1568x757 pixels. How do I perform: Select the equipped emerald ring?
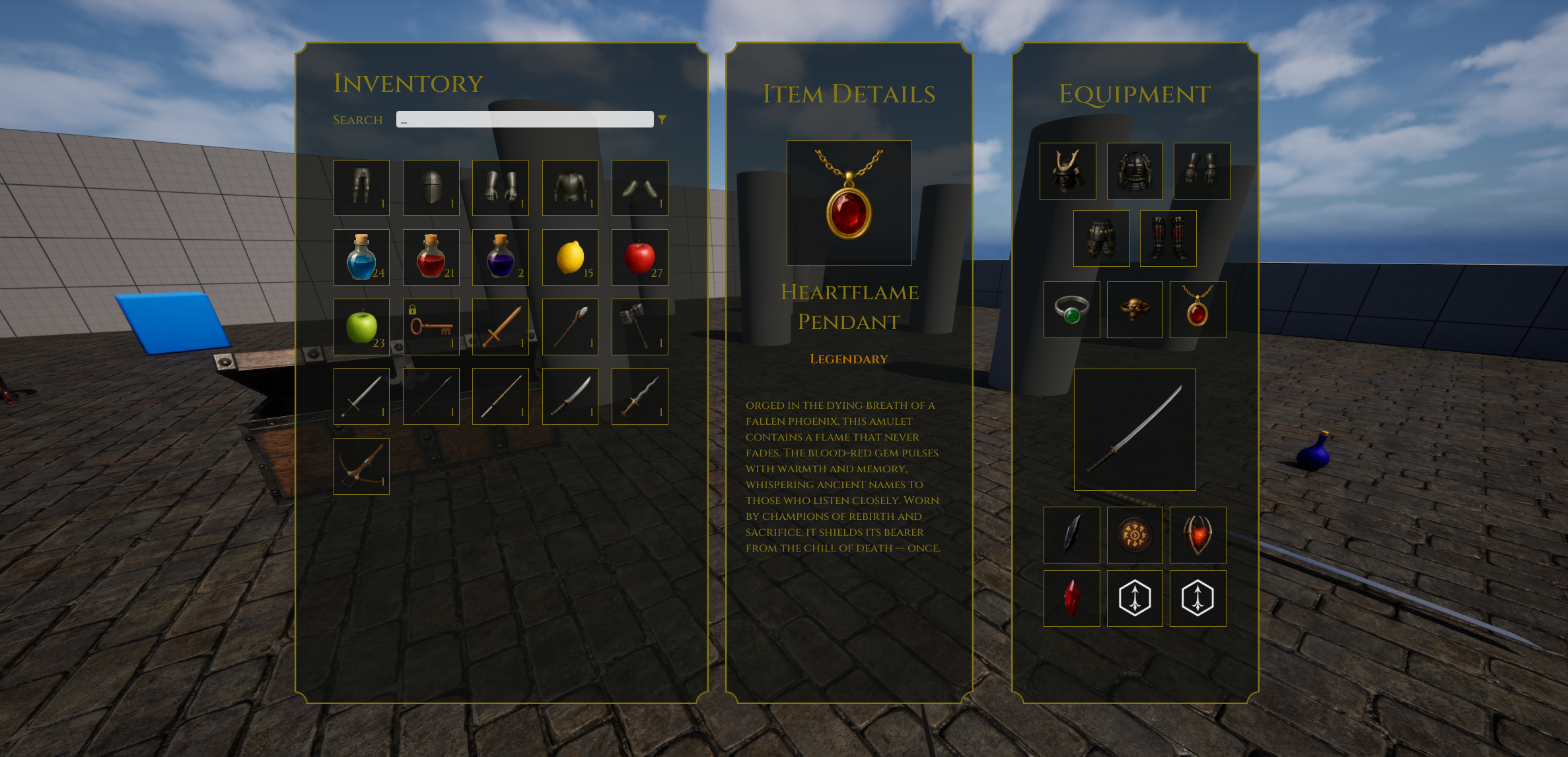[x=1071, y=310]
